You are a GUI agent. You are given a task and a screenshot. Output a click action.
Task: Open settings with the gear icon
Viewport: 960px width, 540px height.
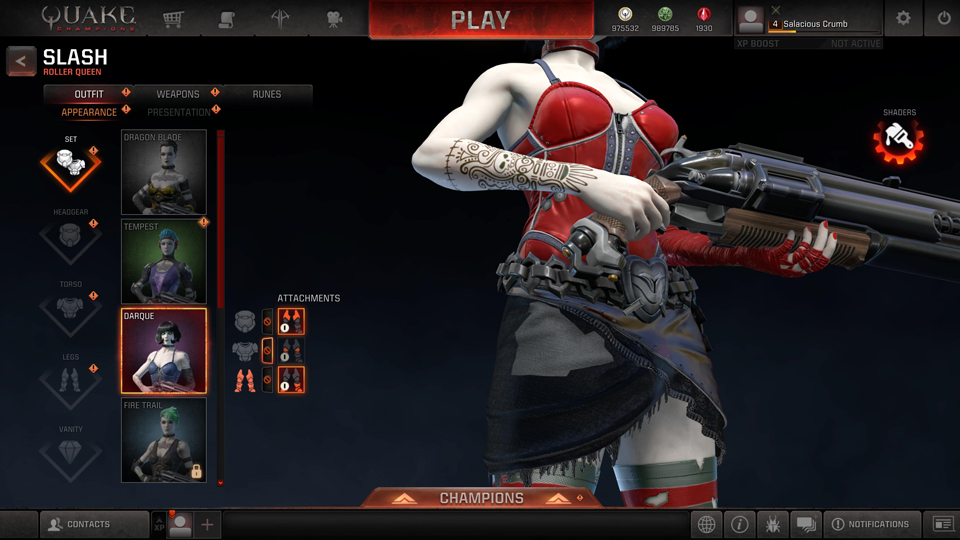(x=903, y=18)
